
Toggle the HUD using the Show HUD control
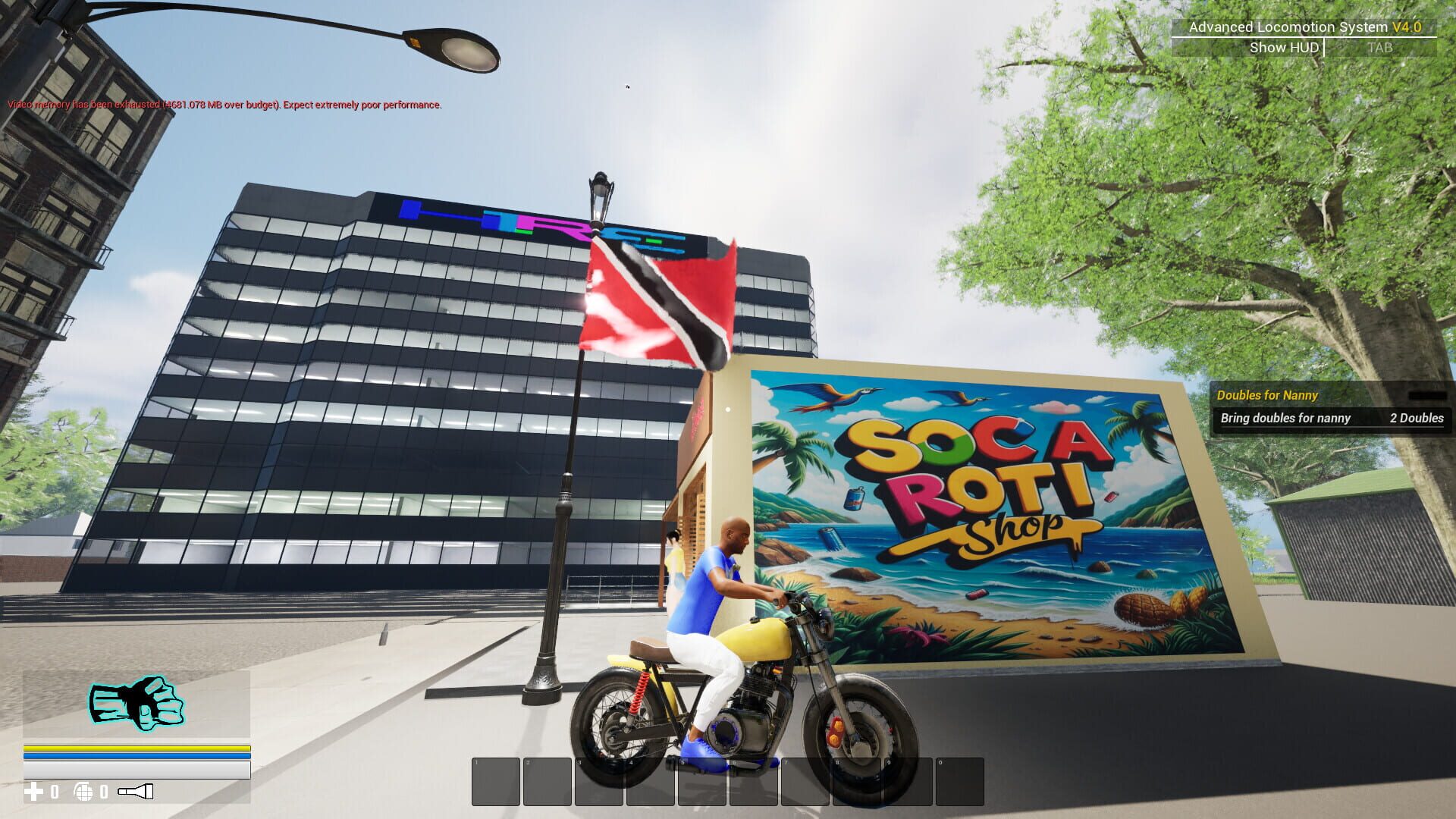coord(1283,47)
